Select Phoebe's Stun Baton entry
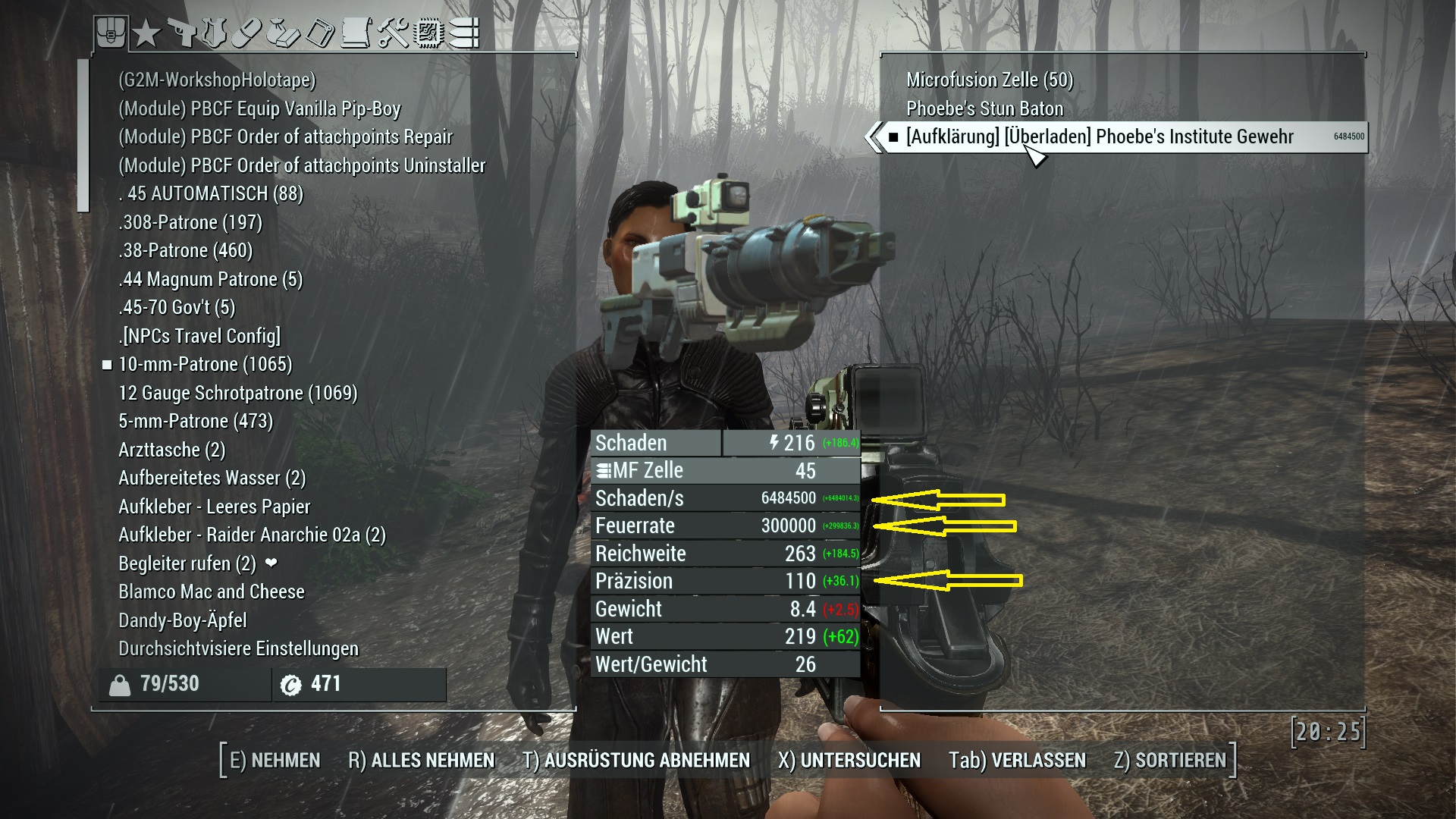 click(984, 108)
